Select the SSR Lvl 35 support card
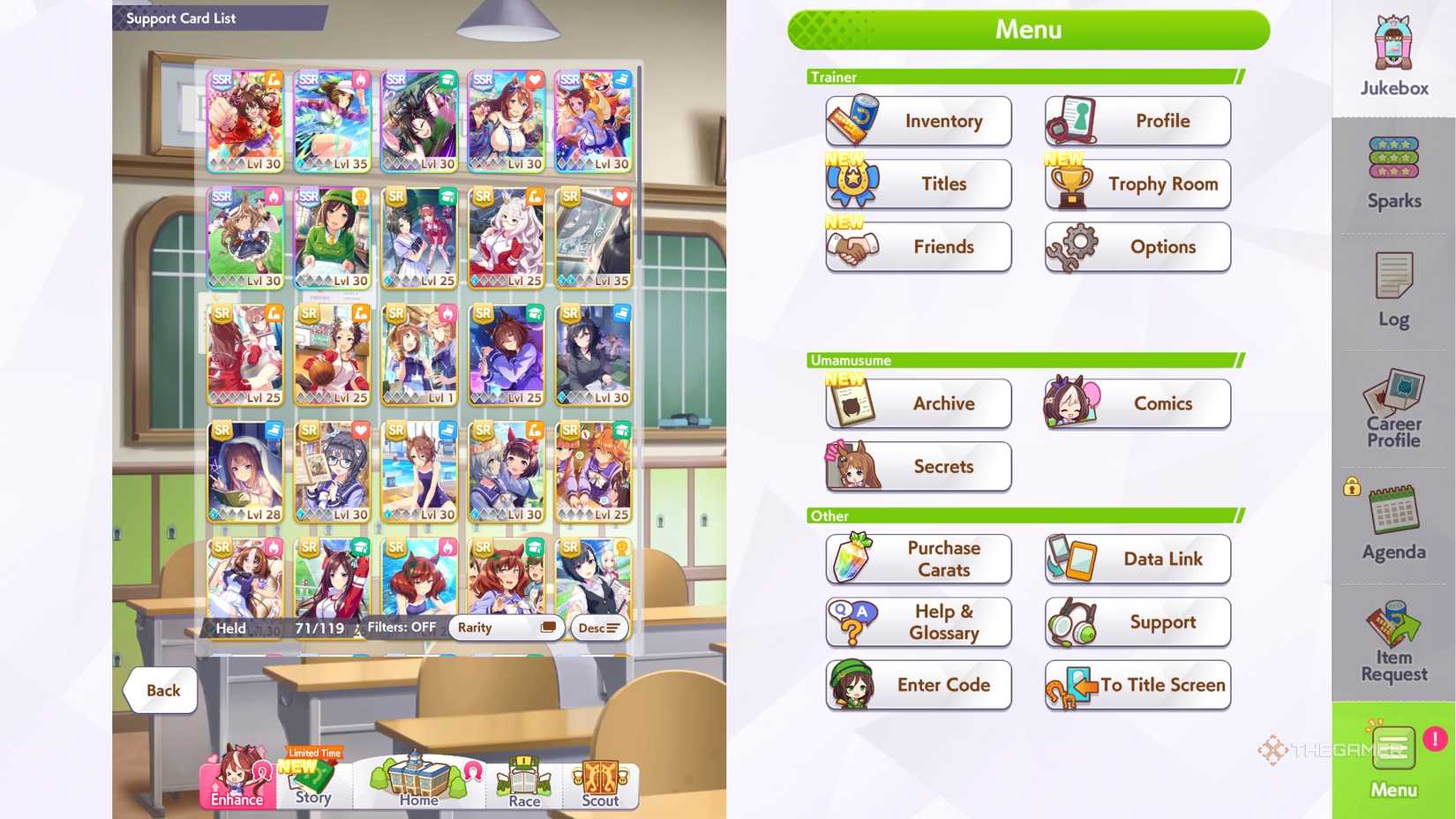This screenshot has width=1456, height=819. 332,117
